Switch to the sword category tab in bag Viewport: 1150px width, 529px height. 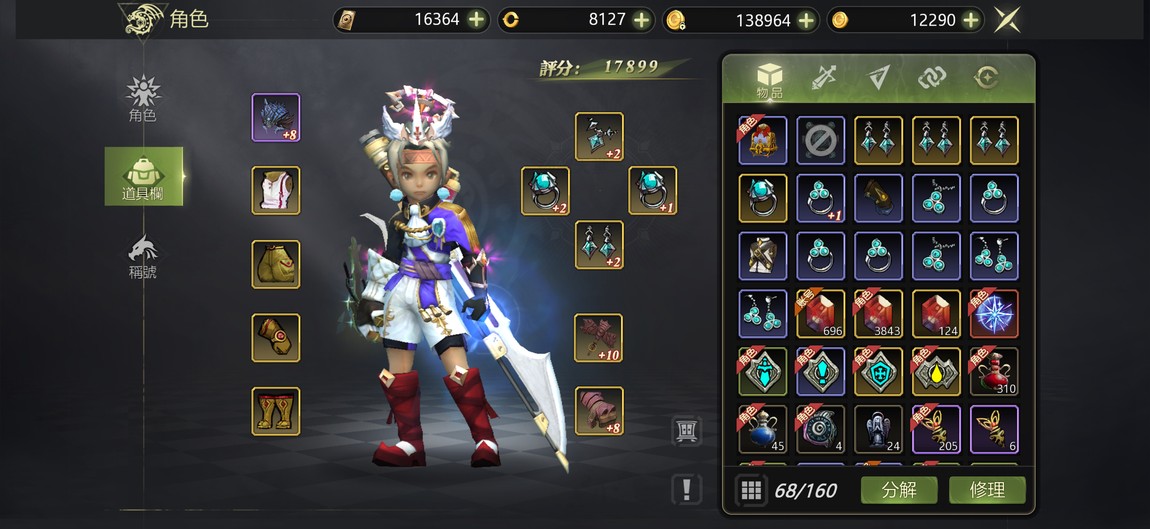click(824, 78)
